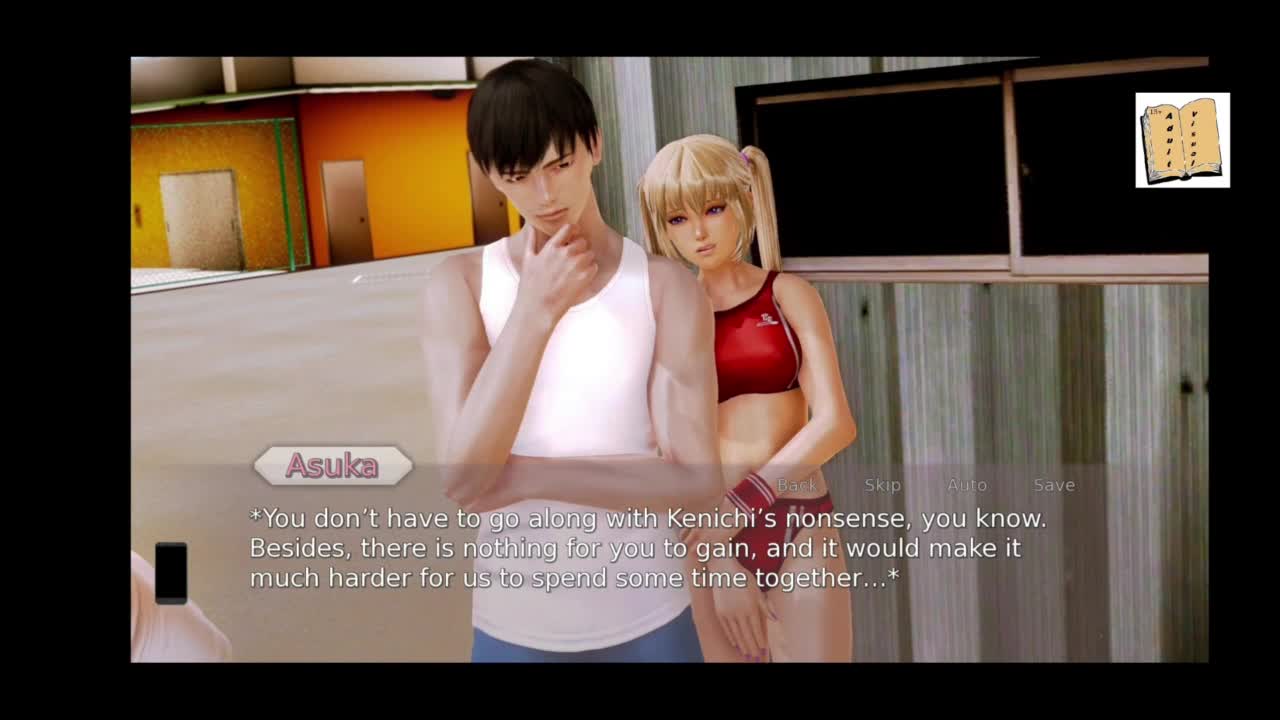Open the Save menu
1280x720 pixels.
tap(1054, 485)
